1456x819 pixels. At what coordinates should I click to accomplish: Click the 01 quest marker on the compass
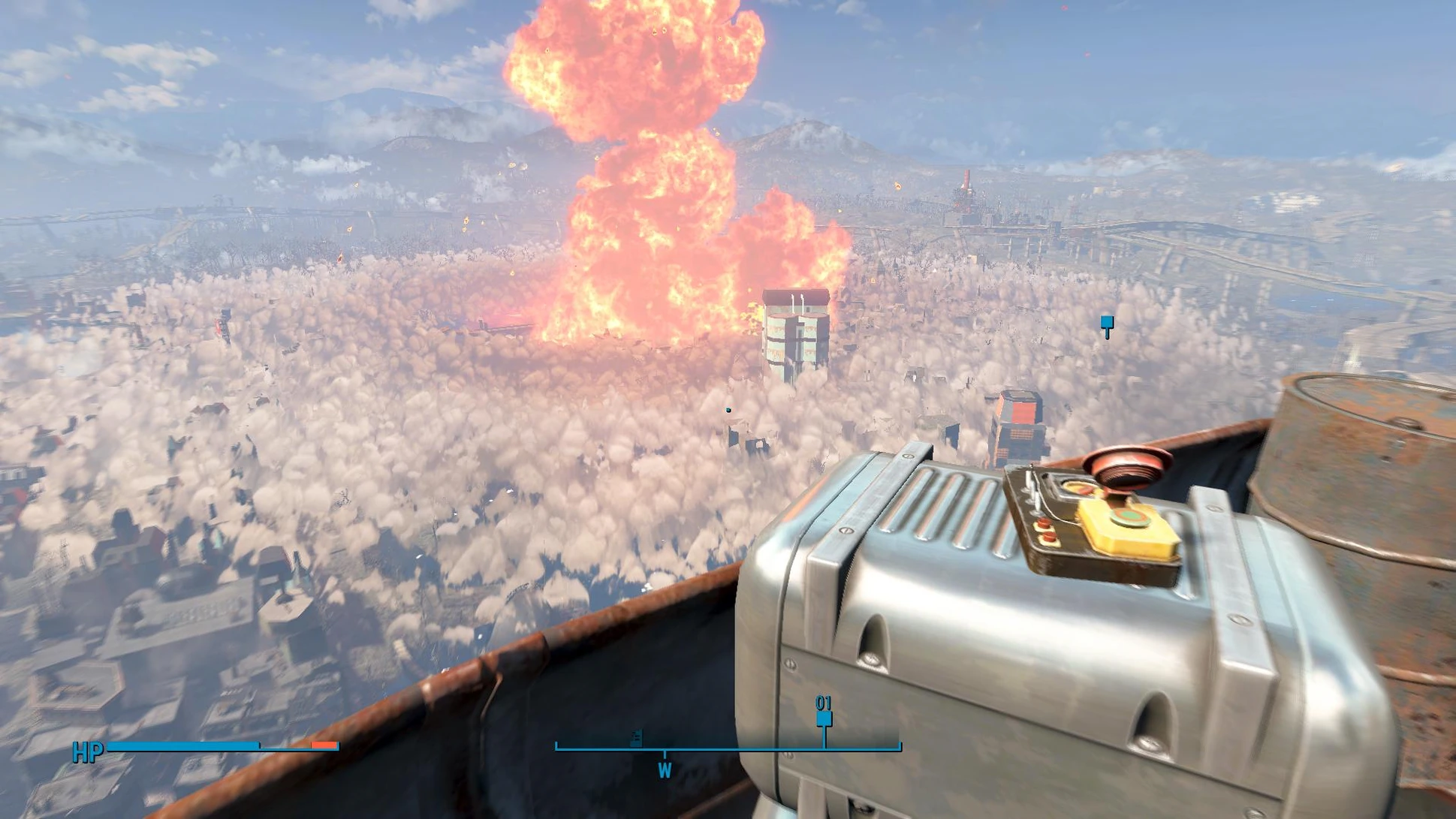tap(824, 718)
